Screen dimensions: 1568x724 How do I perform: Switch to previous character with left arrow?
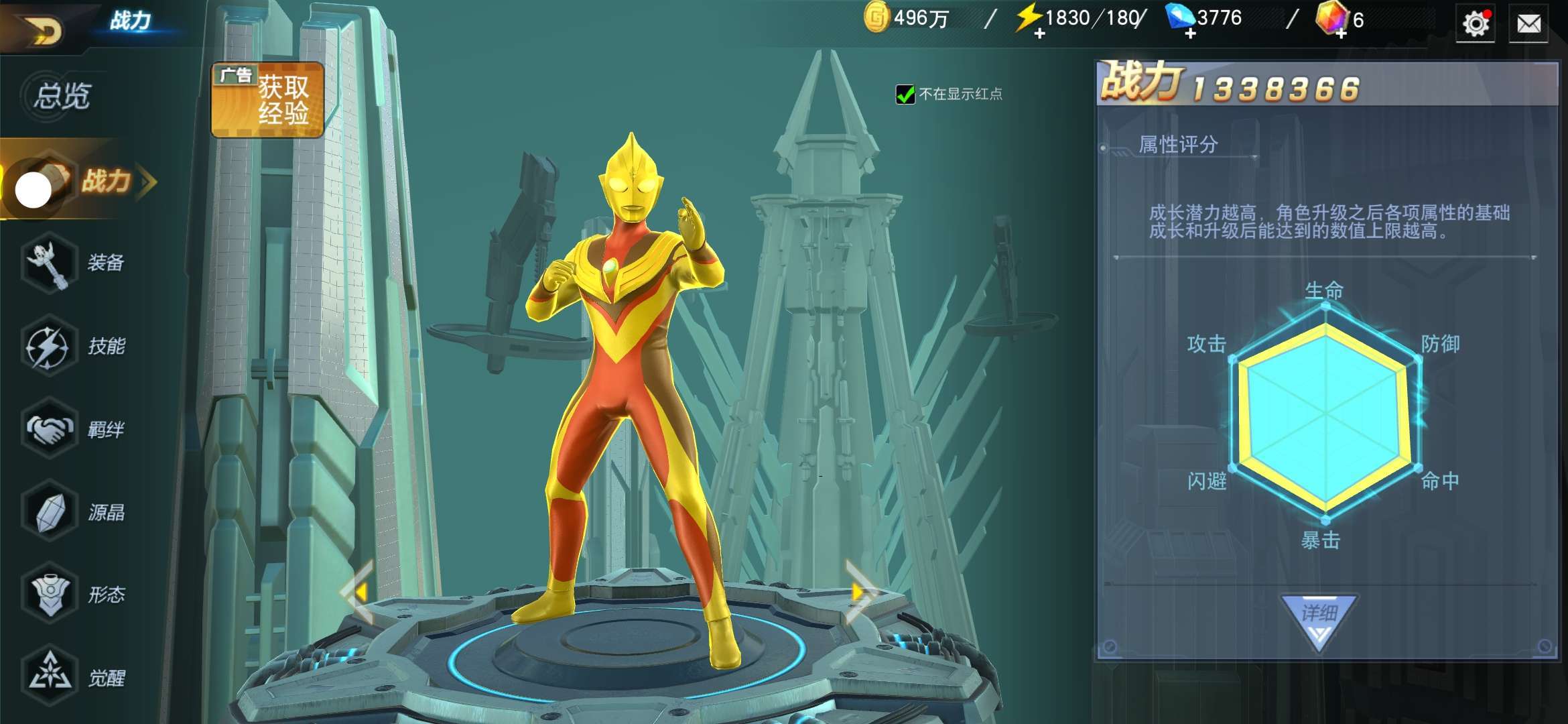(358, 593)
